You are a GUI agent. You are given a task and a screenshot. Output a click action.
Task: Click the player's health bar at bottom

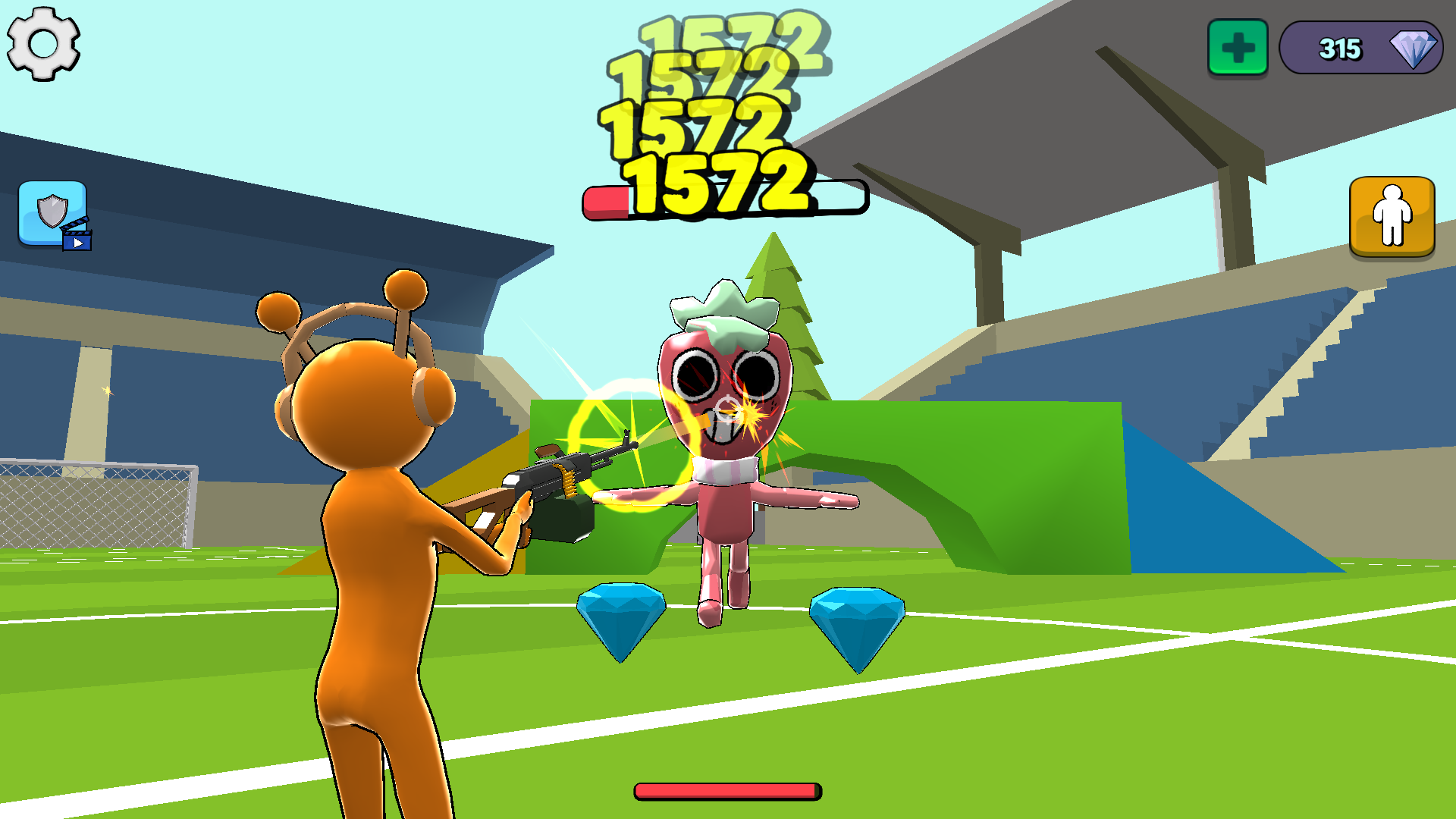pyautogui.click(x=726, y=790)
